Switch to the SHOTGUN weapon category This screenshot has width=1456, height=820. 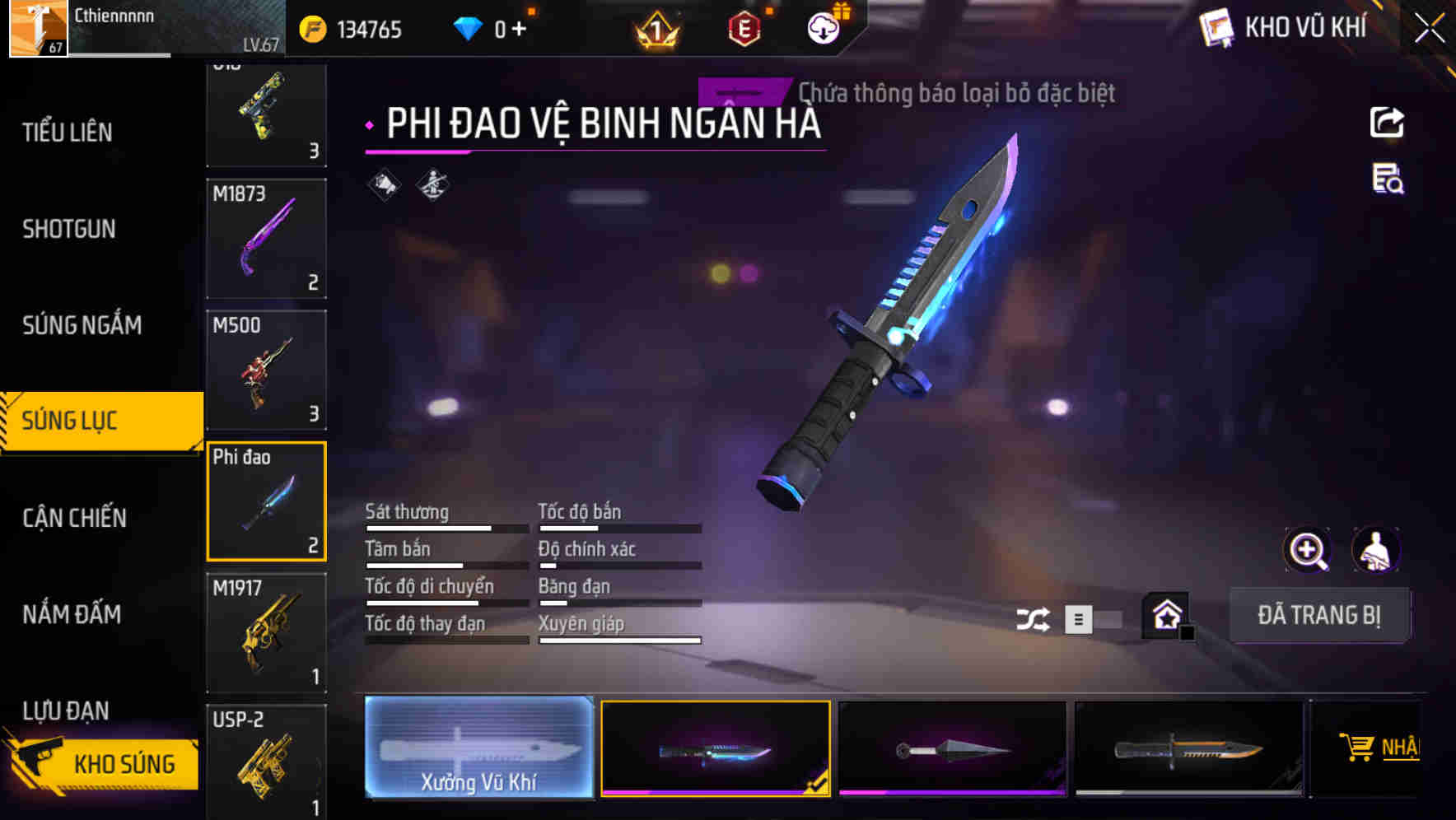point(69,228)
